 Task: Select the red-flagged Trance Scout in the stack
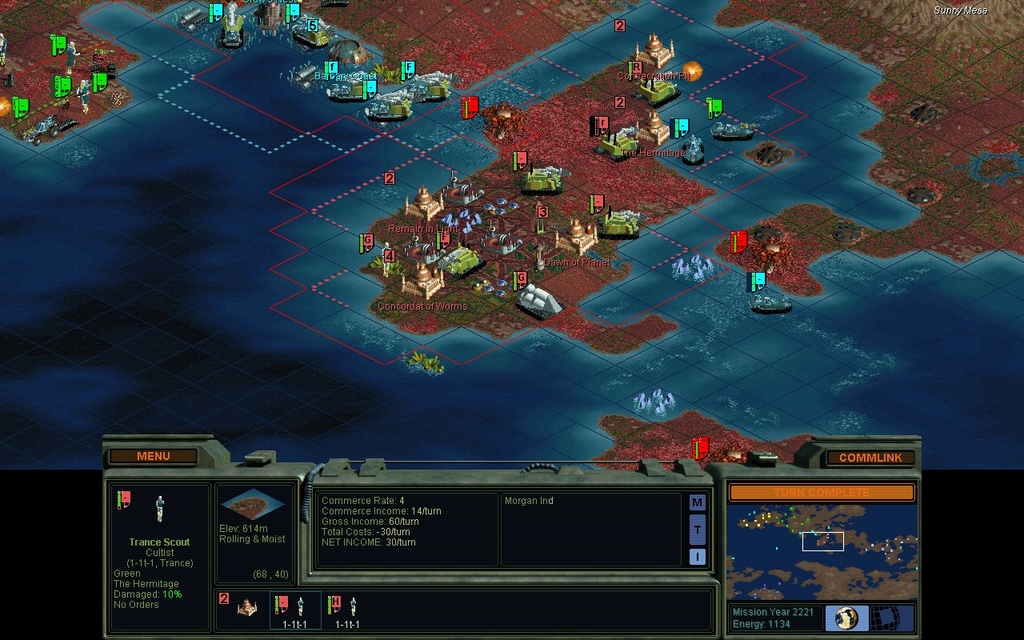(294, 608)
